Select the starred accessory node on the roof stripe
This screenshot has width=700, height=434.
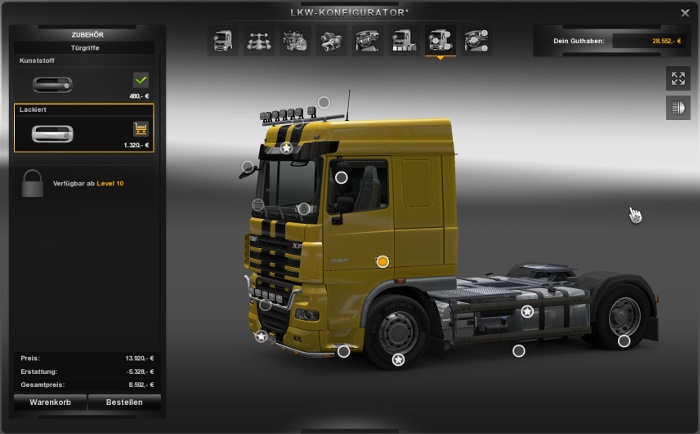coord(286,148)
